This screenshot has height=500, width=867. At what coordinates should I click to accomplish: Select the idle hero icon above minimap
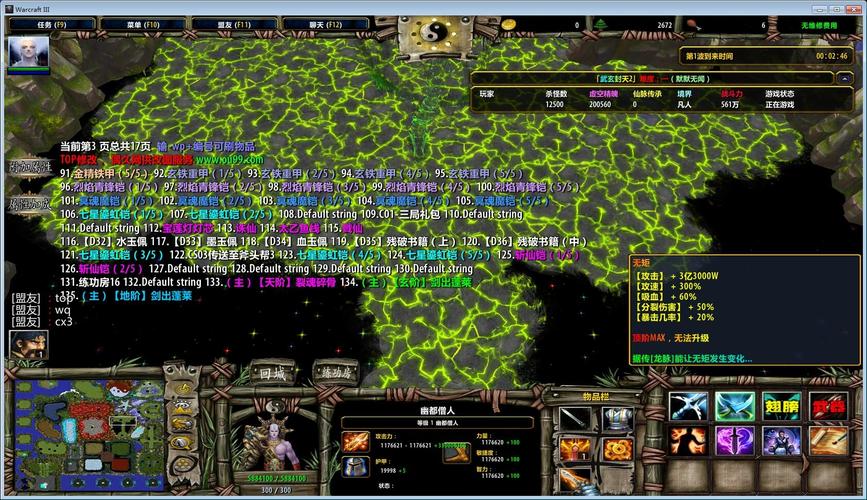[x=28, y=346]
